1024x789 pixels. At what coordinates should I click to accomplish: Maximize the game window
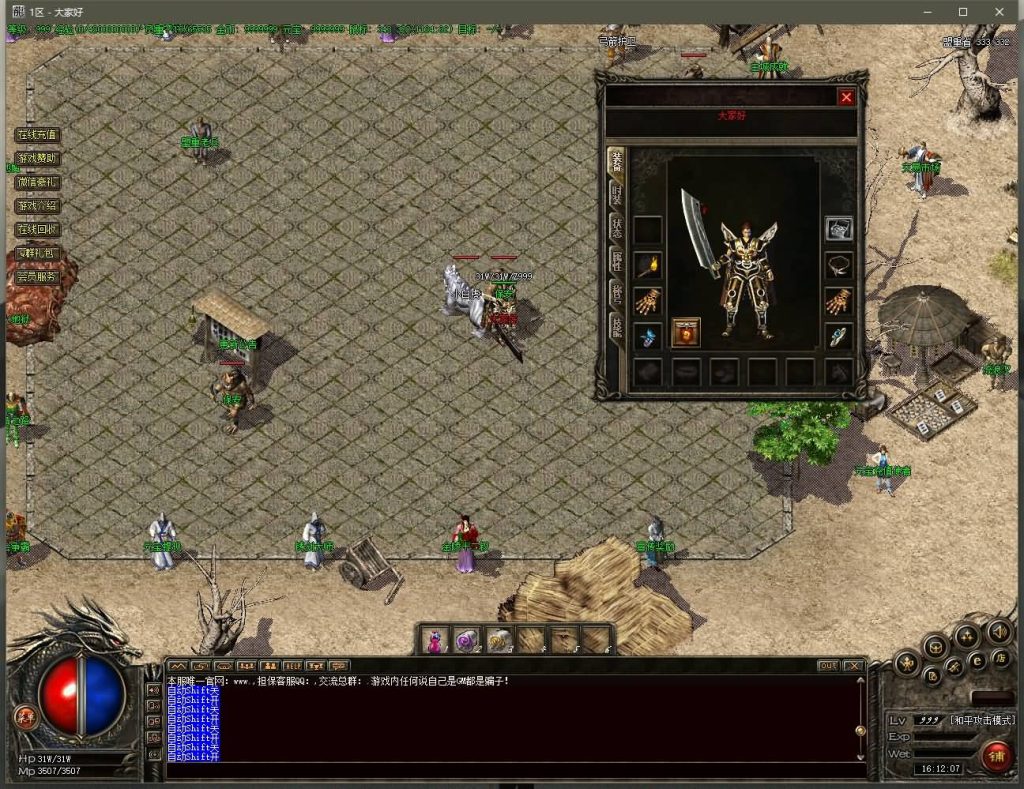tap(963, 11)
